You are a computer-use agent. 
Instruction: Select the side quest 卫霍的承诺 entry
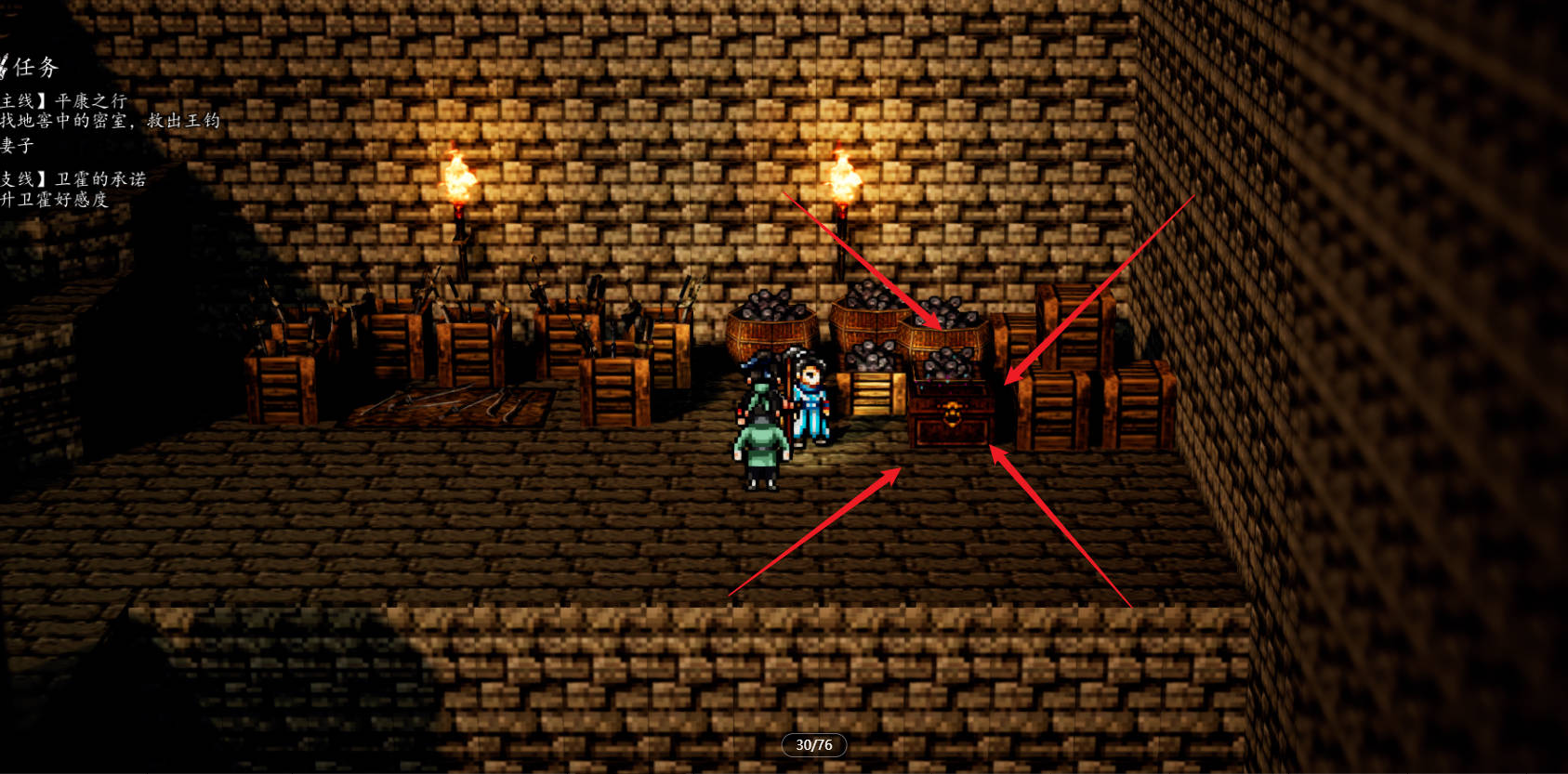tap(99, 178)
